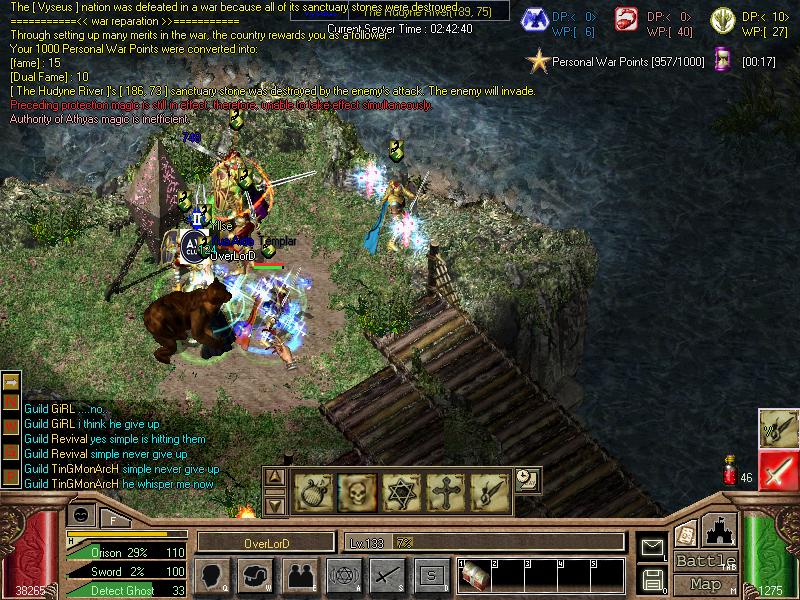Image resolution: width=800 pixels, height=600 pixels.
Task: Click the clock scroll icon beside skill bar
Action: [527, 481]
